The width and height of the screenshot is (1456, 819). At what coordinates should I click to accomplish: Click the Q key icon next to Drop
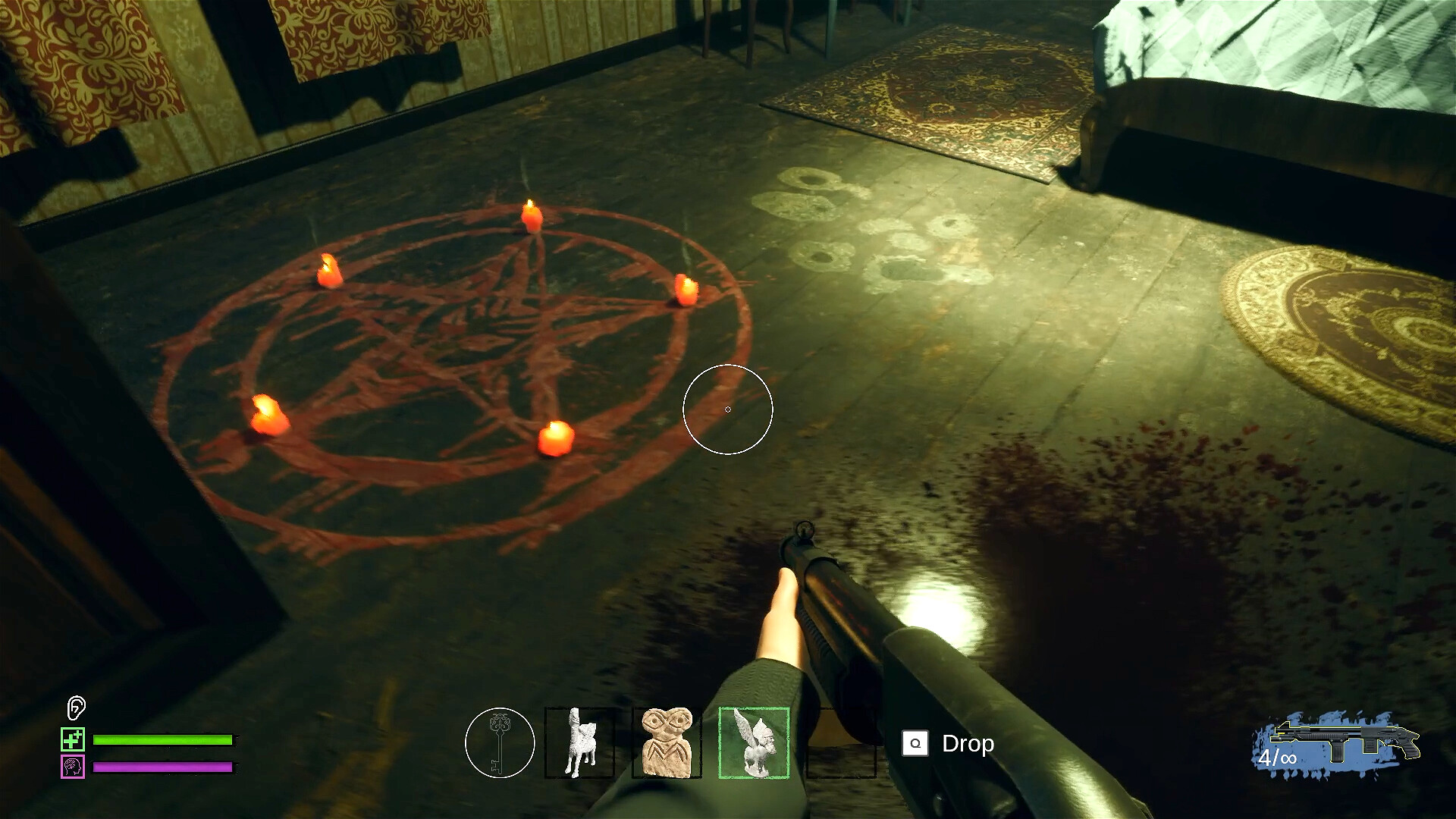[x=915, y=744]
